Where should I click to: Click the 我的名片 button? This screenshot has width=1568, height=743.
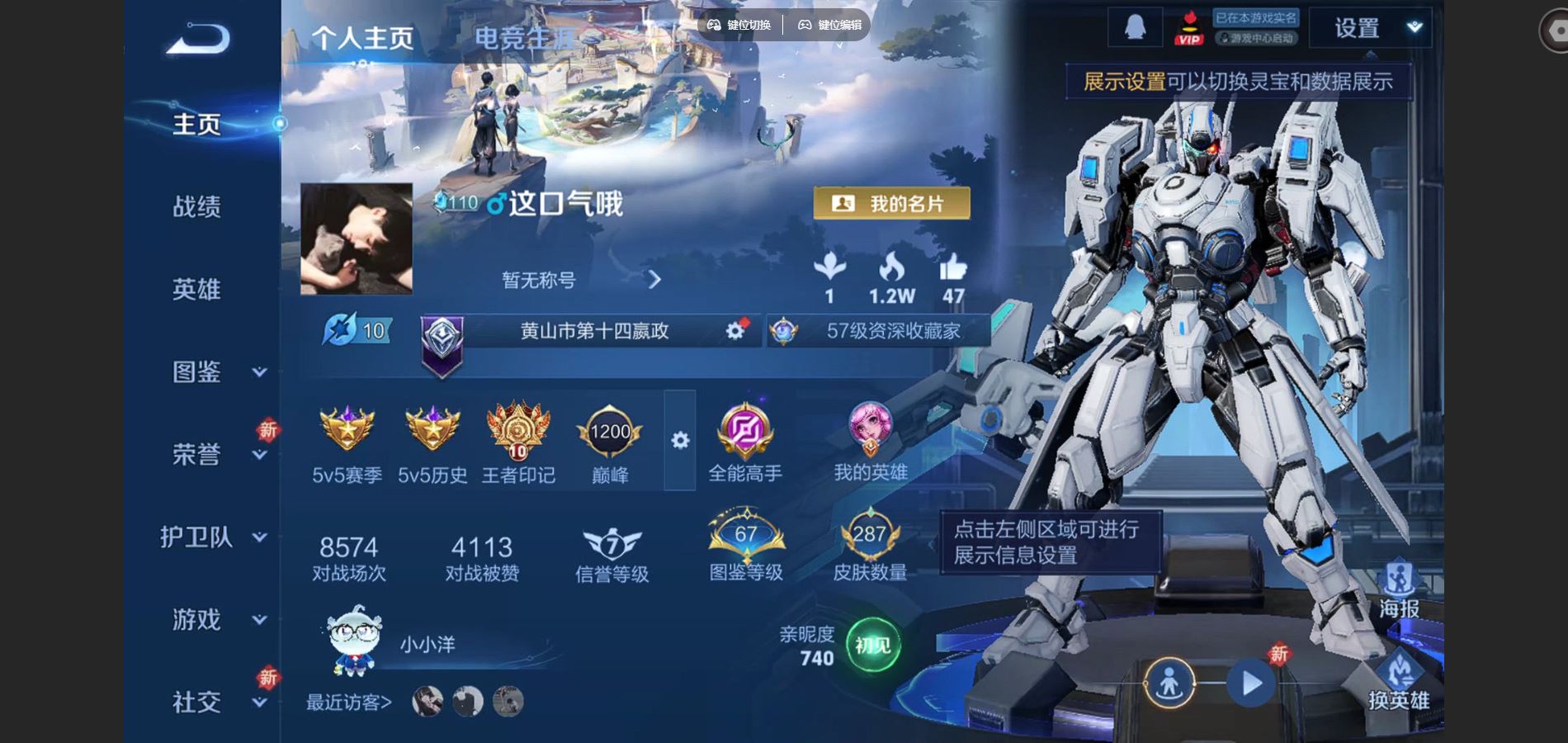(893, 201)
